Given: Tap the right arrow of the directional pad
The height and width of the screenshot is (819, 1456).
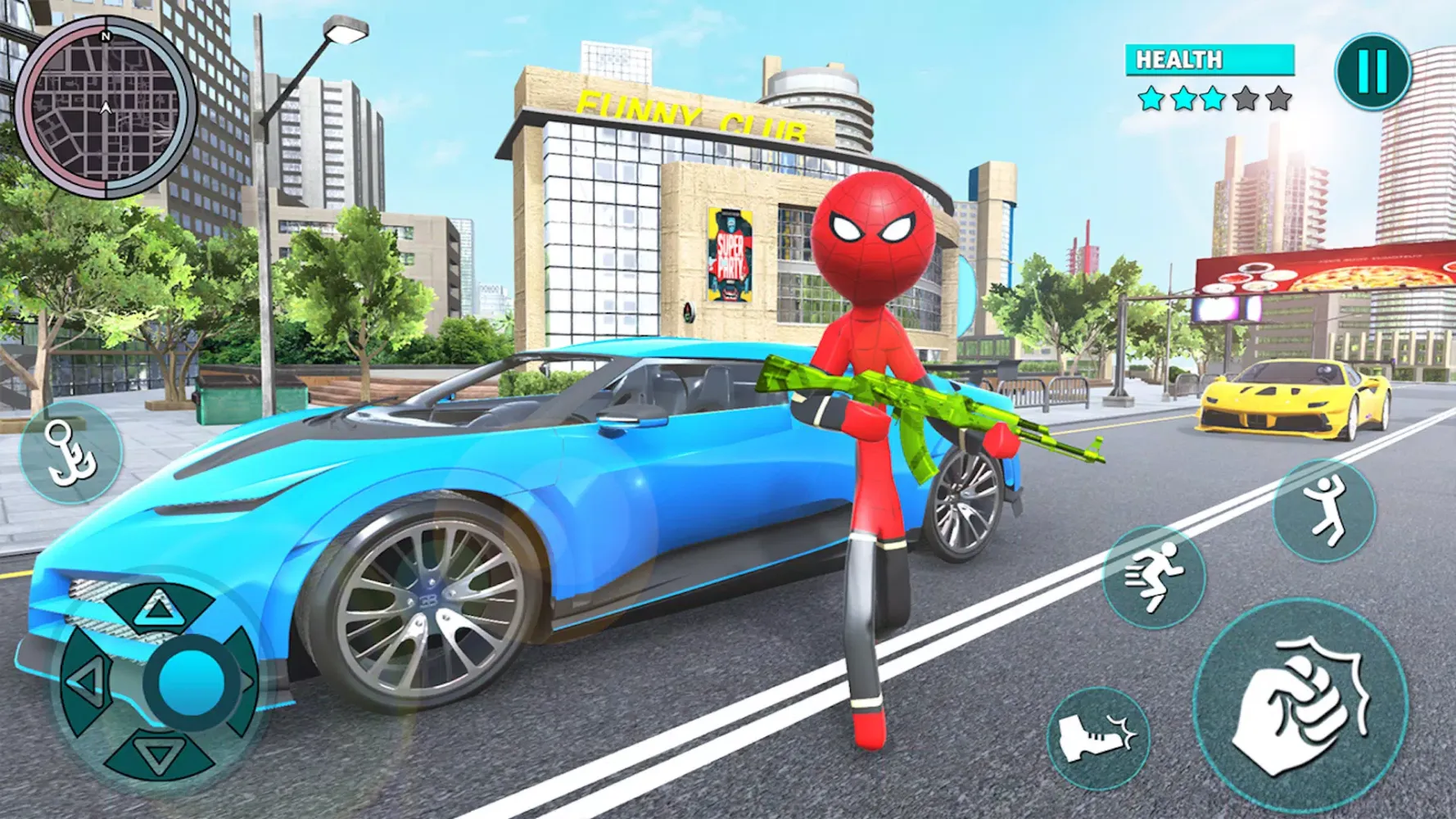Looking at the screenshot, I should pos(248,681).
